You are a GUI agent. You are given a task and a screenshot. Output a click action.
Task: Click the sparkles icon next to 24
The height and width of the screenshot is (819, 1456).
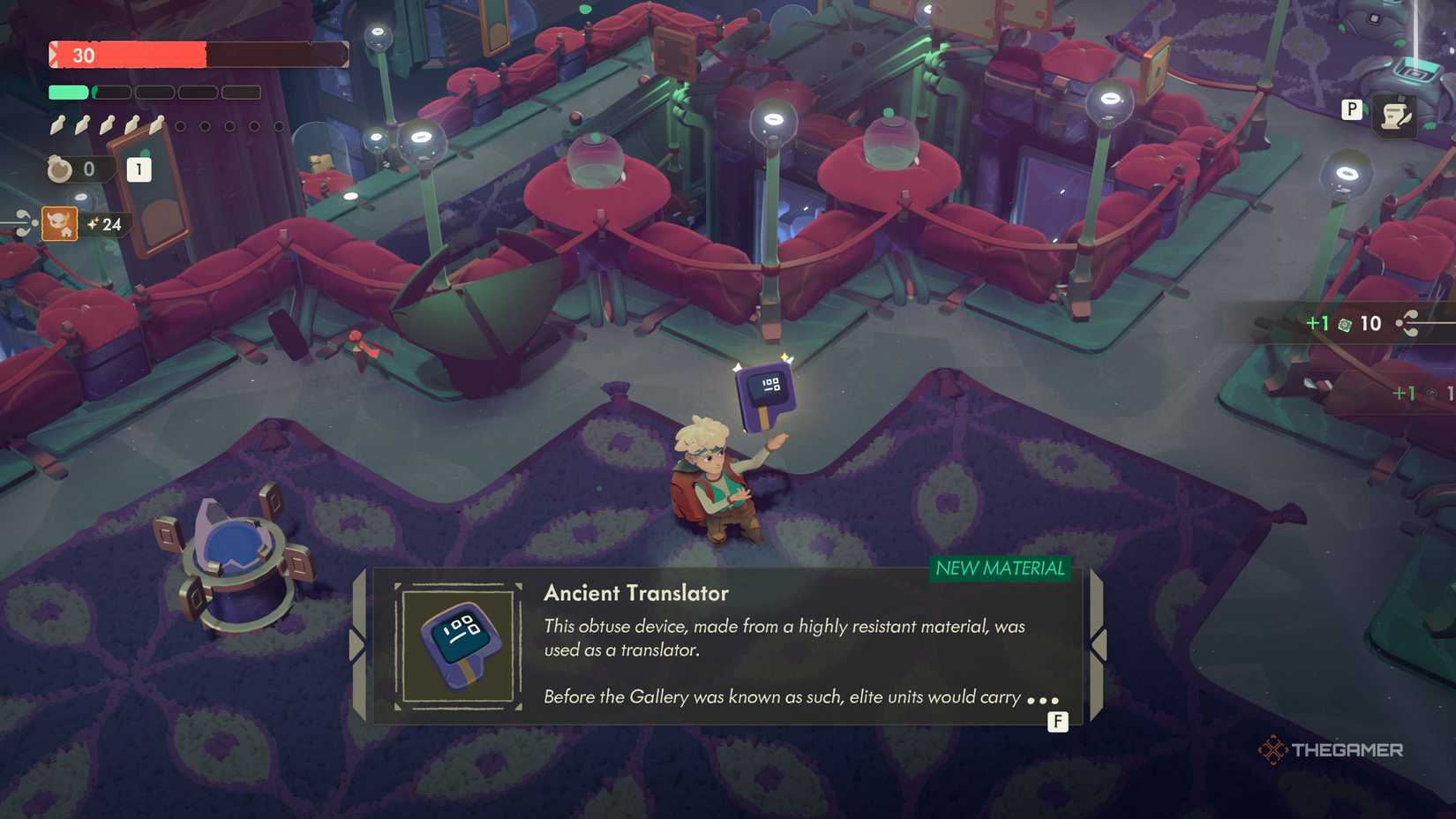coord(94,224)
